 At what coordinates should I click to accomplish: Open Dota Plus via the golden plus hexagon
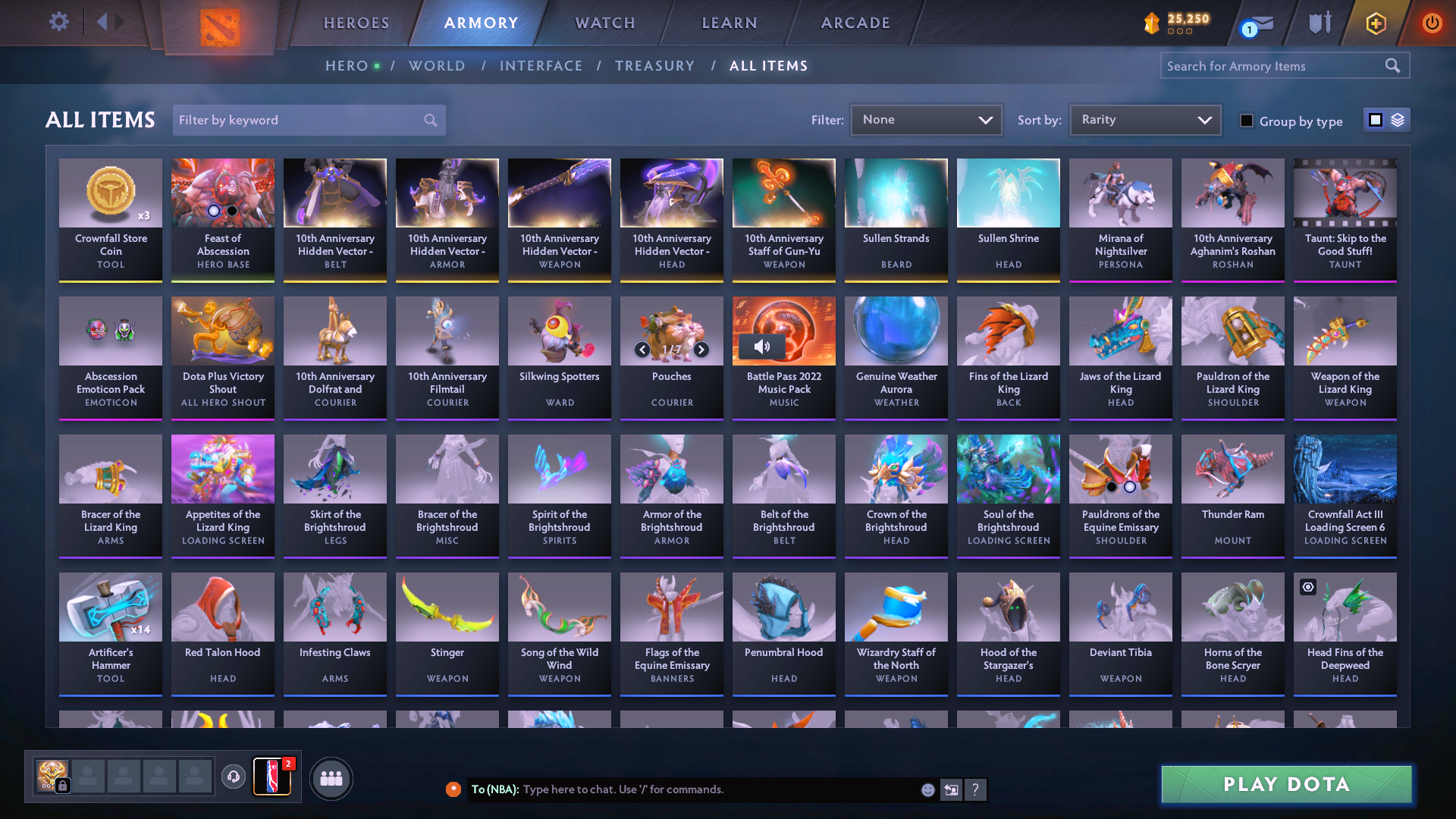pos(1376,23)
